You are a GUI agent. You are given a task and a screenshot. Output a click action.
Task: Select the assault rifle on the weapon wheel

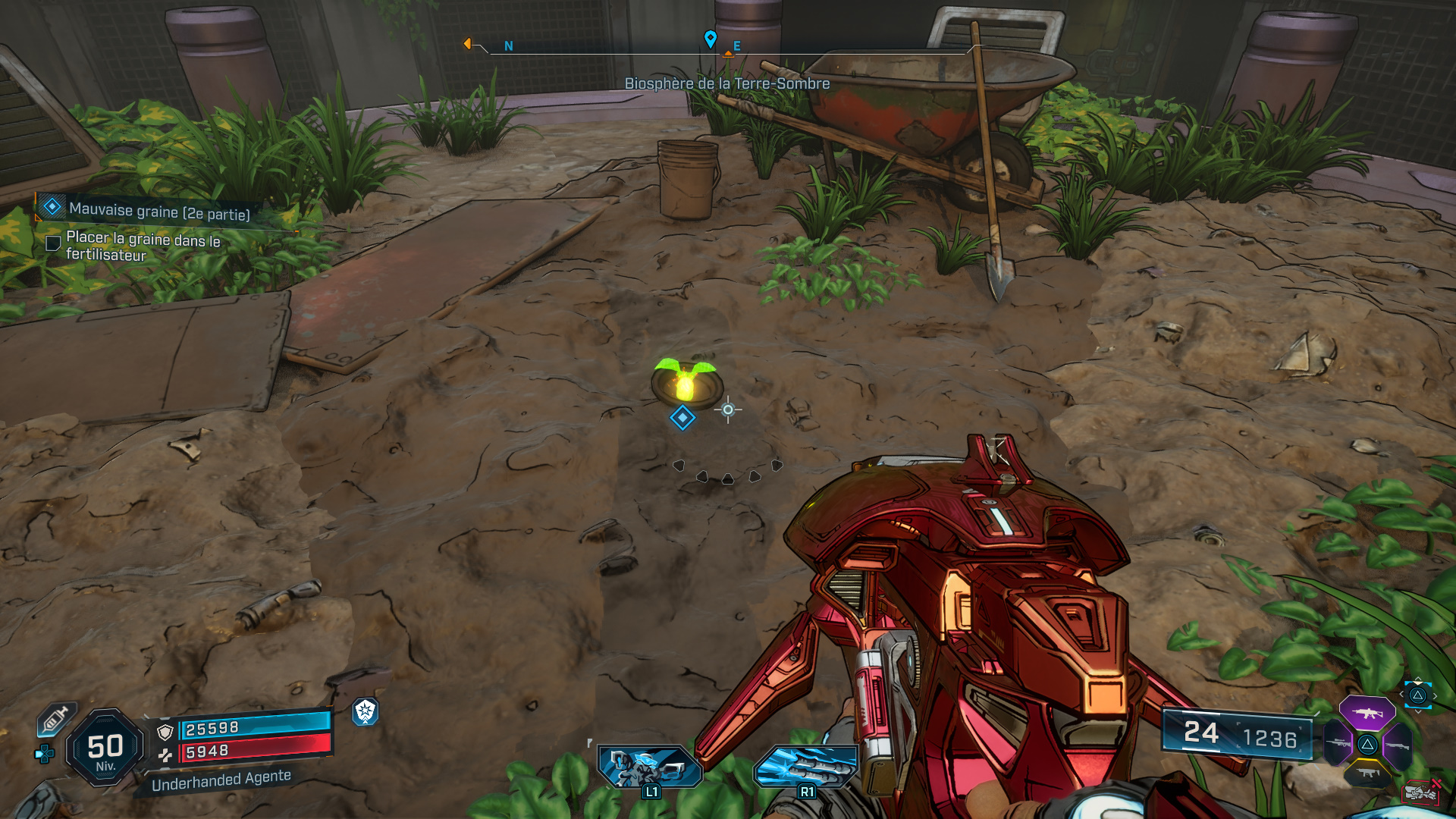1367,713
